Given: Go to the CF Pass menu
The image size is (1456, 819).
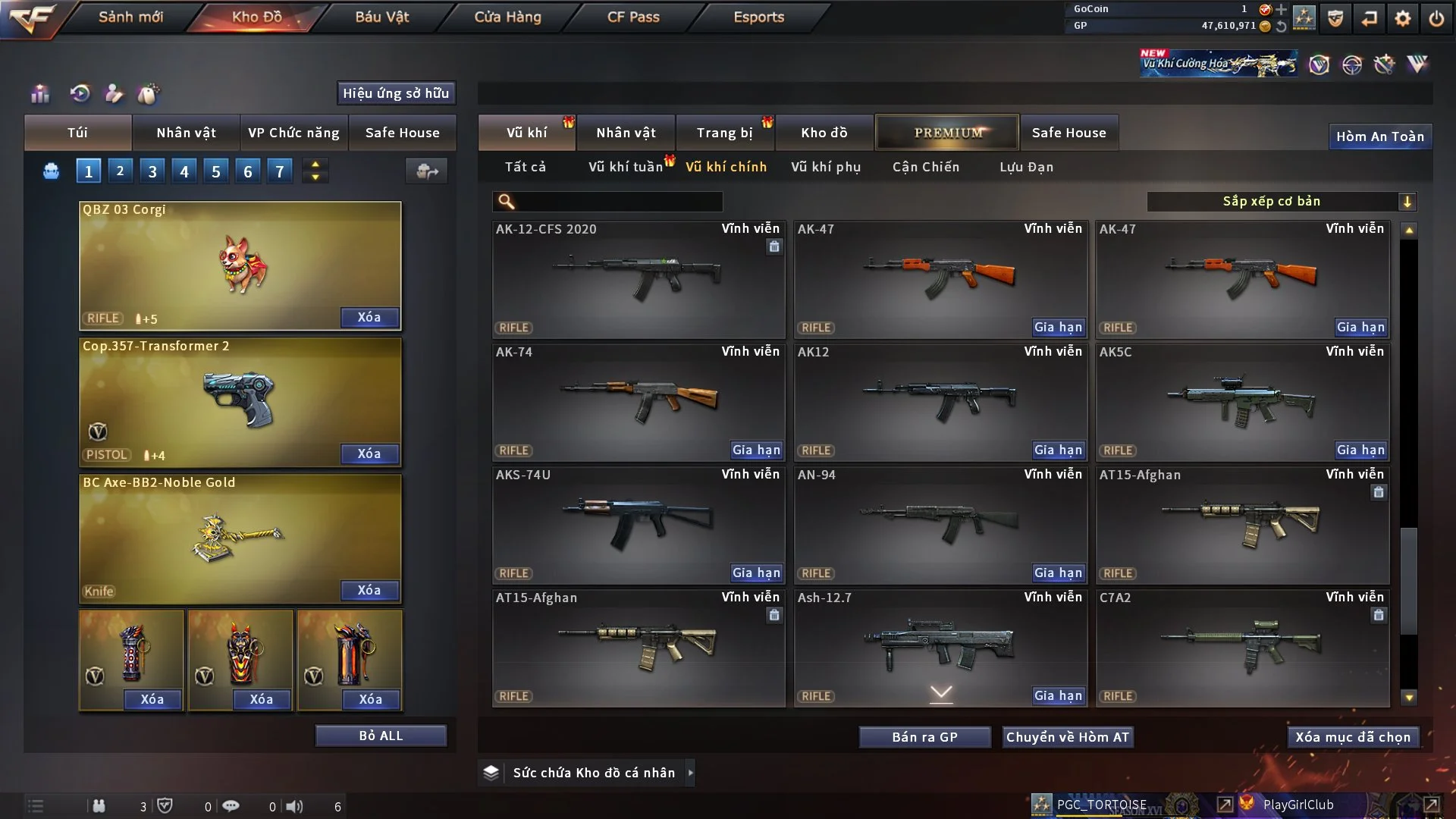Looking at the screenshot, I should tap(633, 17).
